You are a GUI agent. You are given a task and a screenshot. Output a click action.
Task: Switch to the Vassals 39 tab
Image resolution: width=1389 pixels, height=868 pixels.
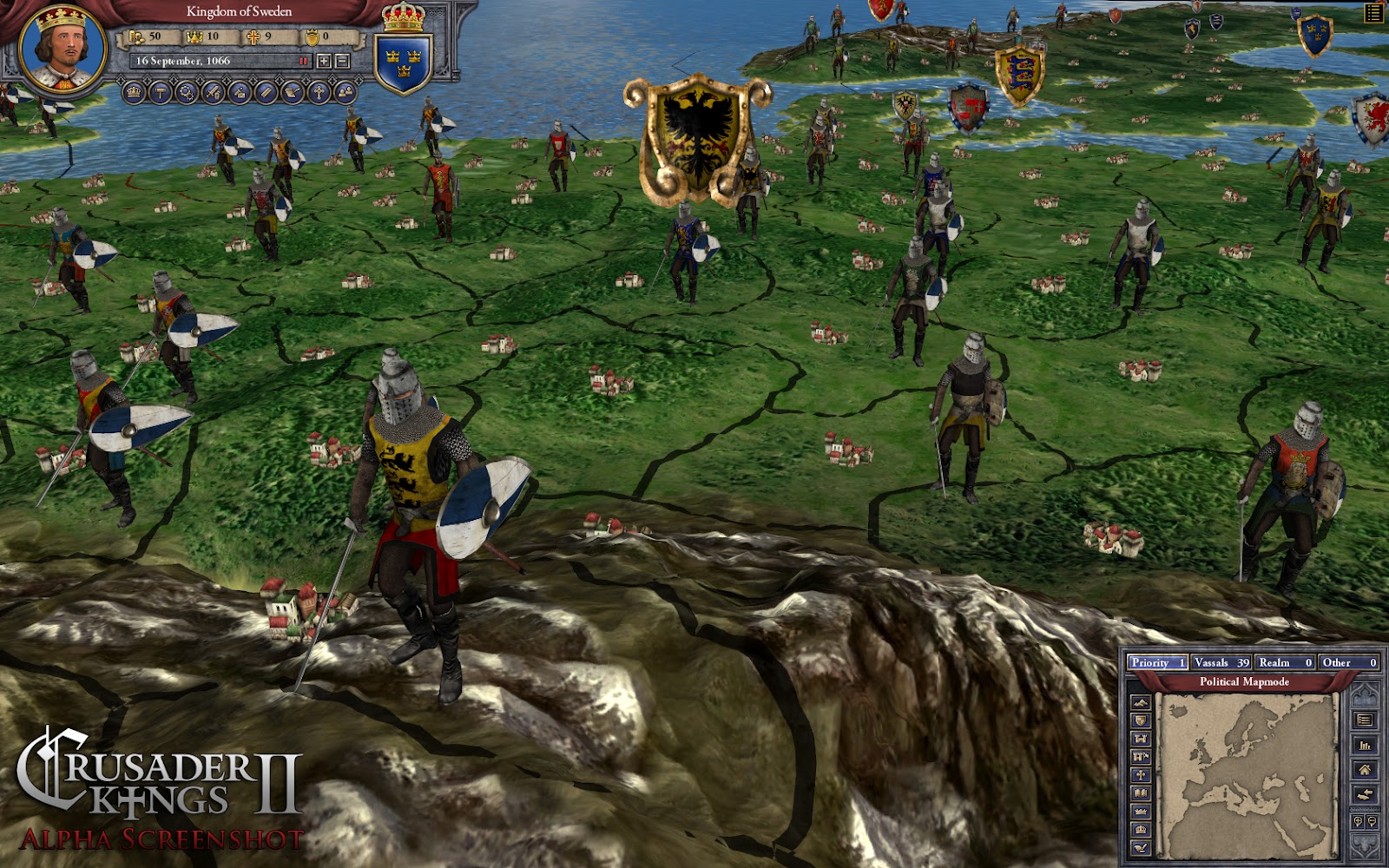point(1222,663)
